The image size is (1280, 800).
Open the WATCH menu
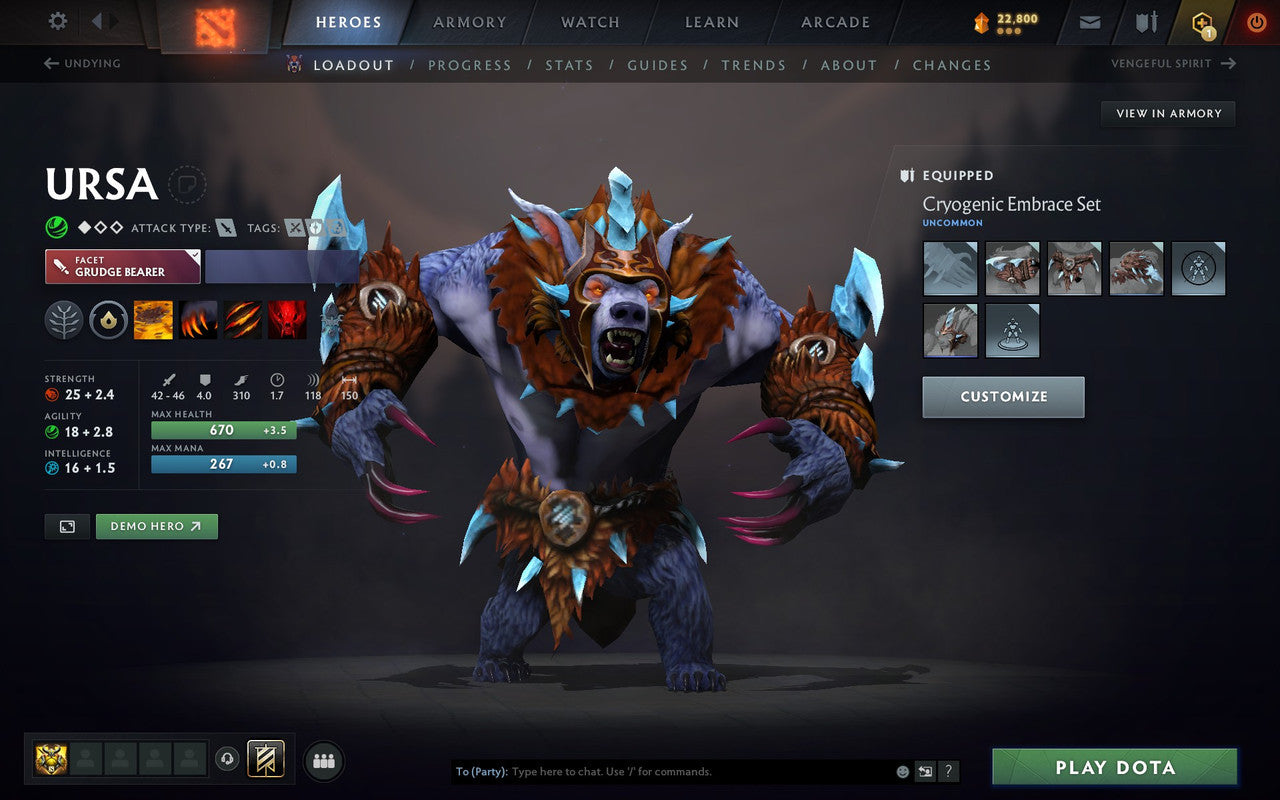coord(589,22)
